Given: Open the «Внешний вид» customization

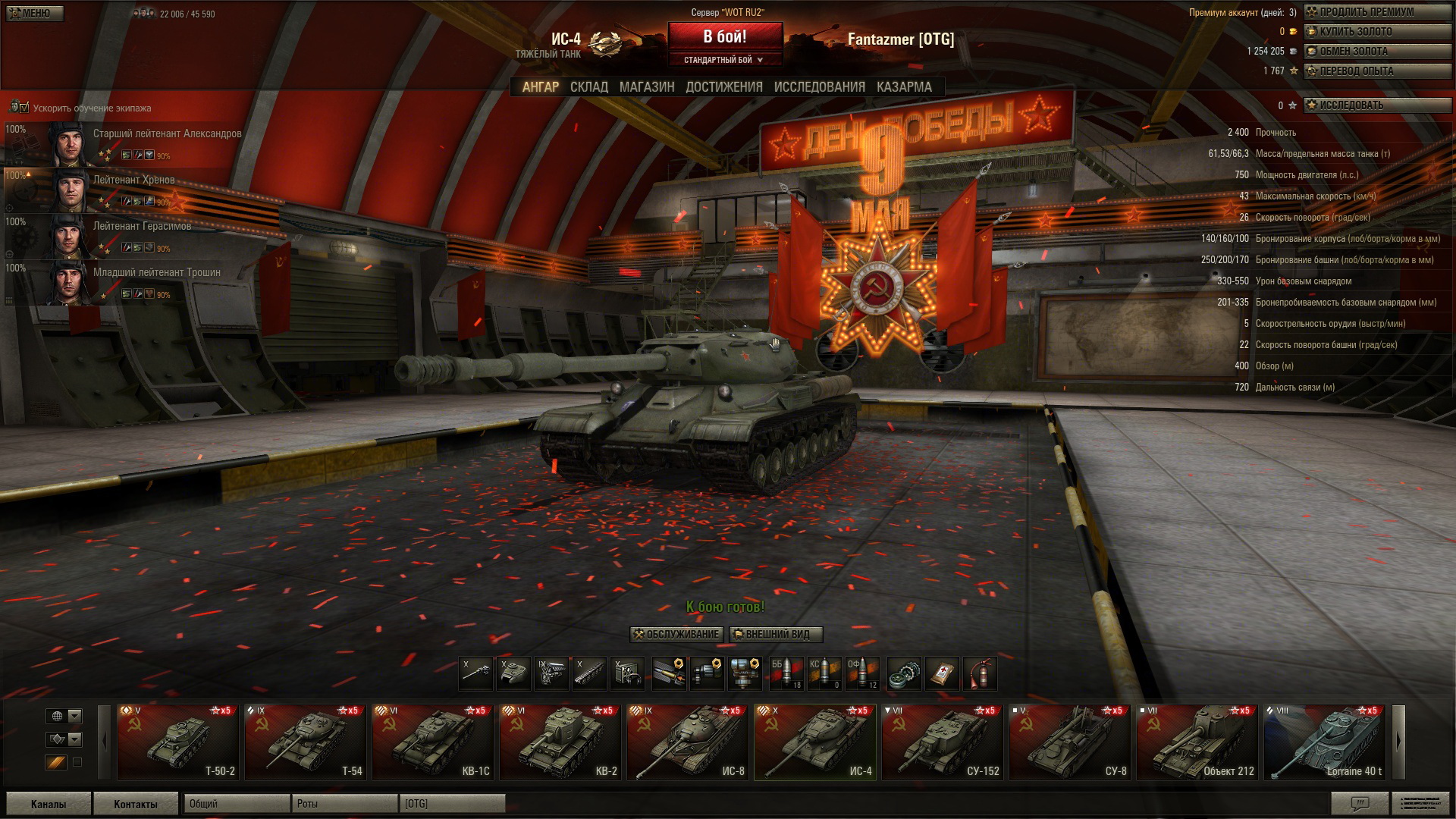Looking at the screenshot, I should point(776,635).
